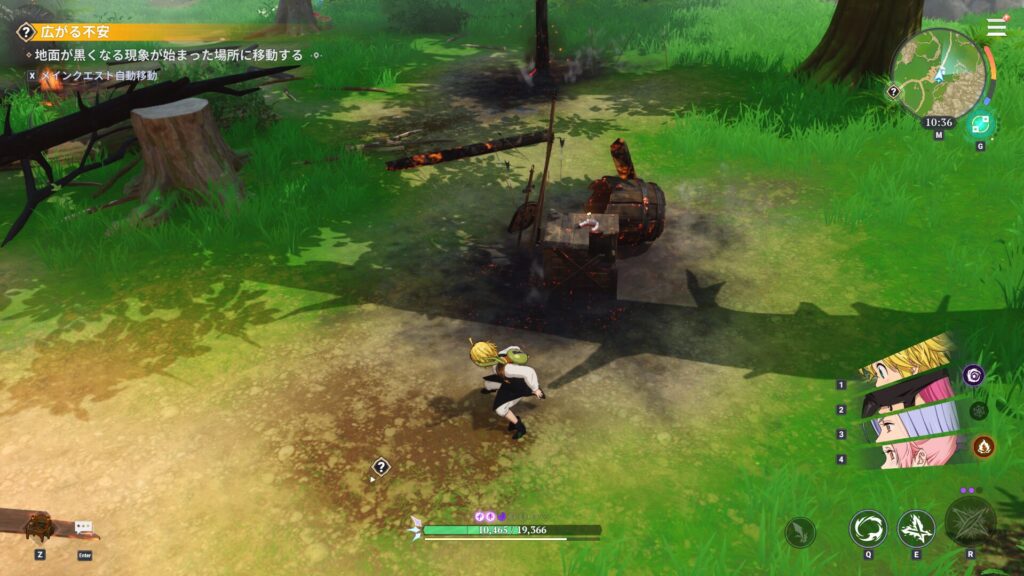Screen dimensions: 1024x576
Task: Use the crossed slash skill button
Action: pyautogui.click(x=915, y=528)
